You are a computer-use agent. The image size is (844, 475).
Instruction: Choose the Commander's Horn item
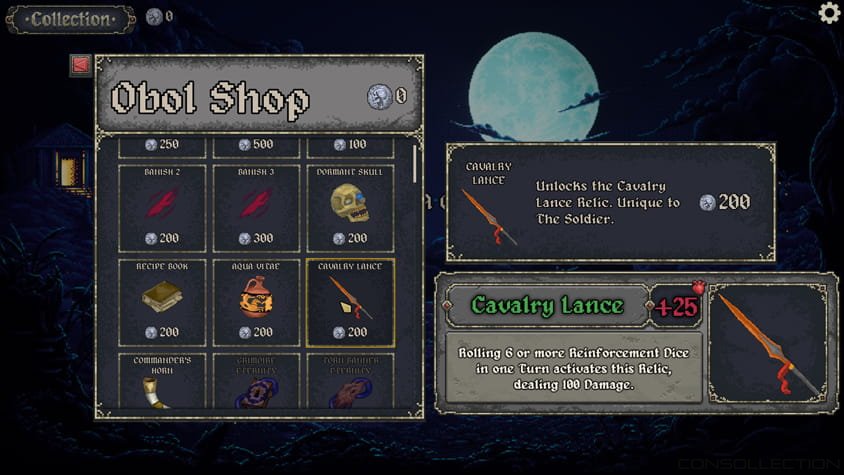click(162, 381)
